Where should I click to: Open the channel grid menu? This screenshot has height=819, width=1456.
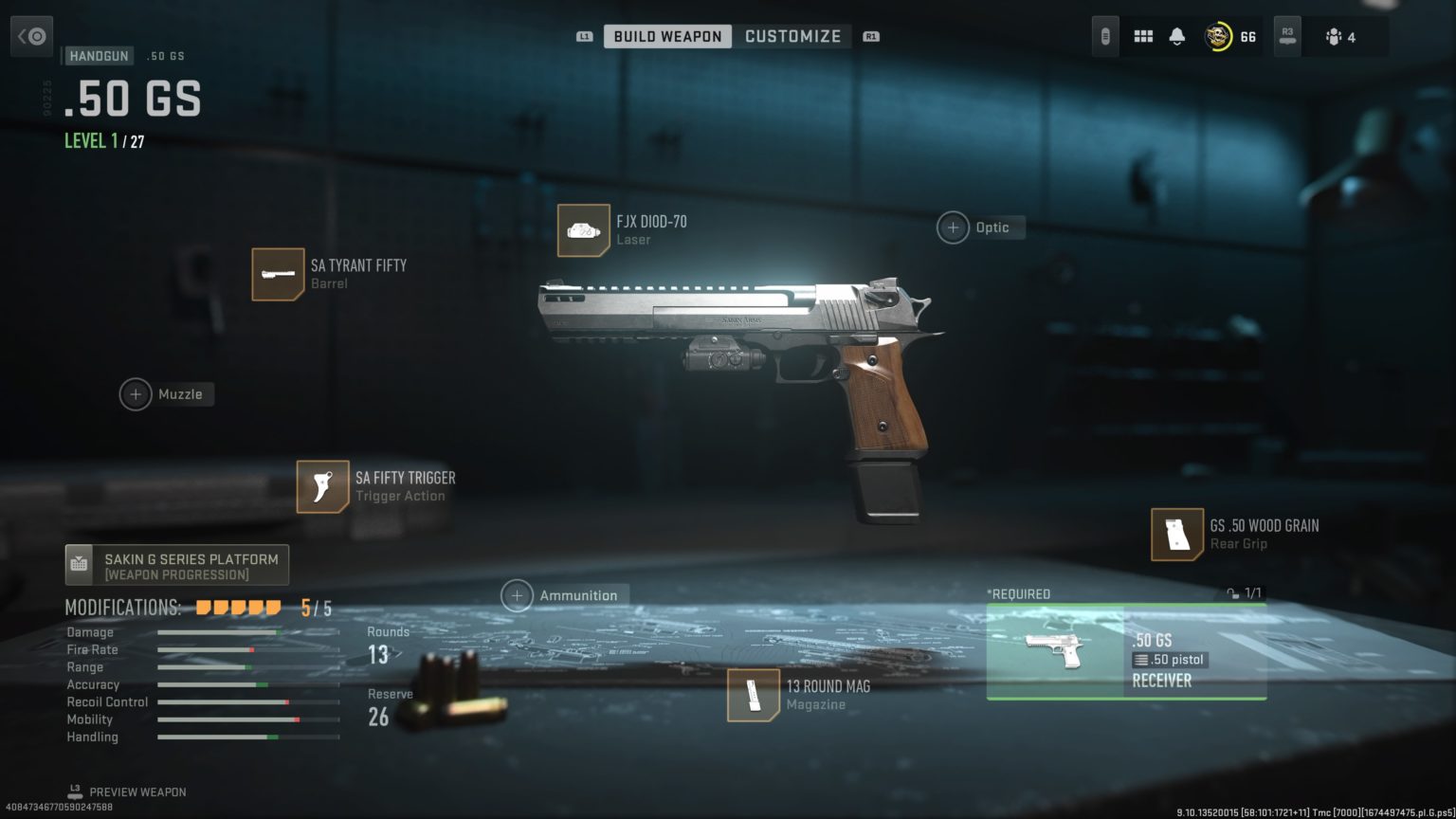coord(1144,35)
